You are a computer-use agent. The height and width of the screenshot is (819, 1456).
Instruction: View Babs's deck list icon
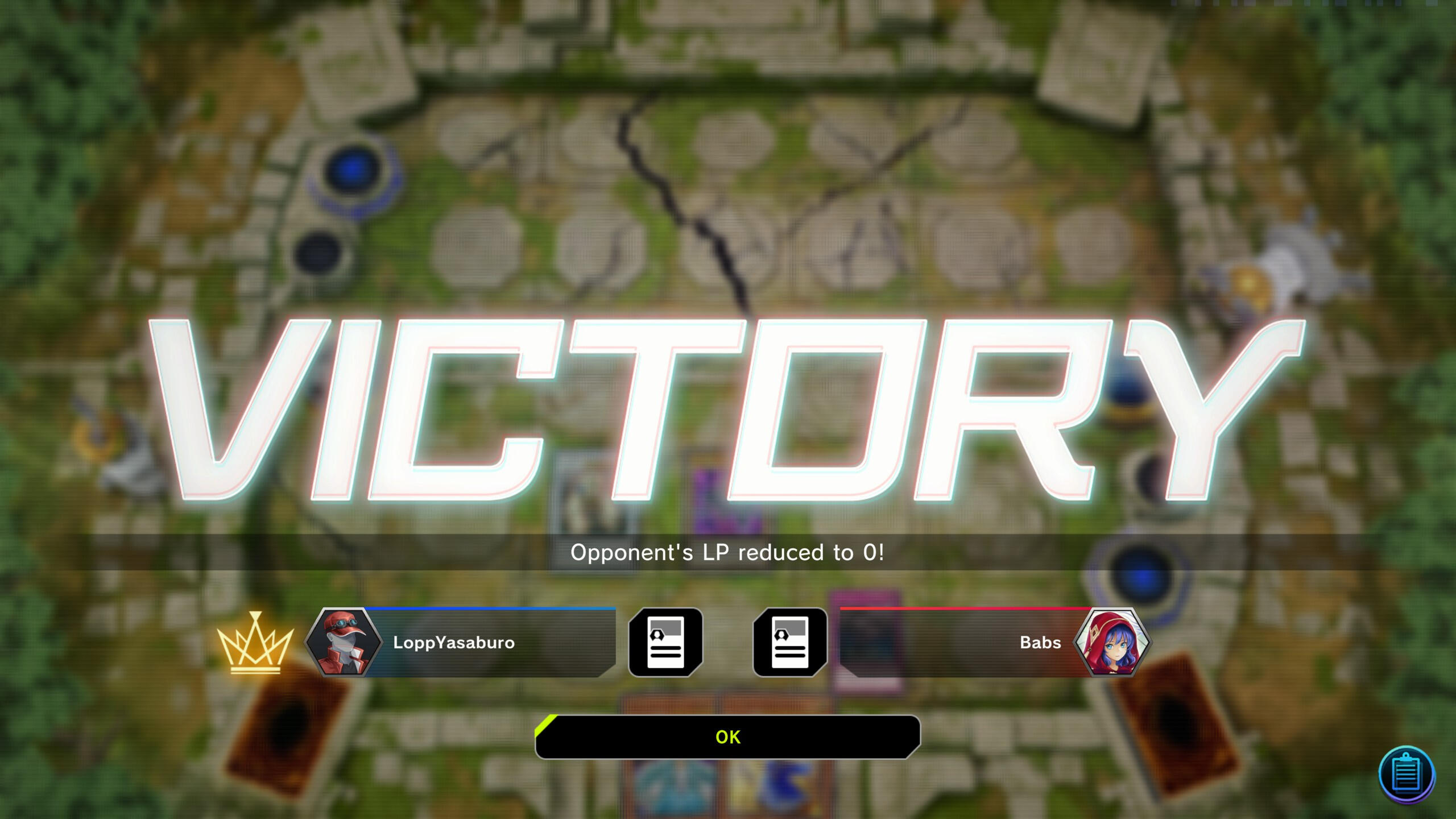(x=790, y=642)
